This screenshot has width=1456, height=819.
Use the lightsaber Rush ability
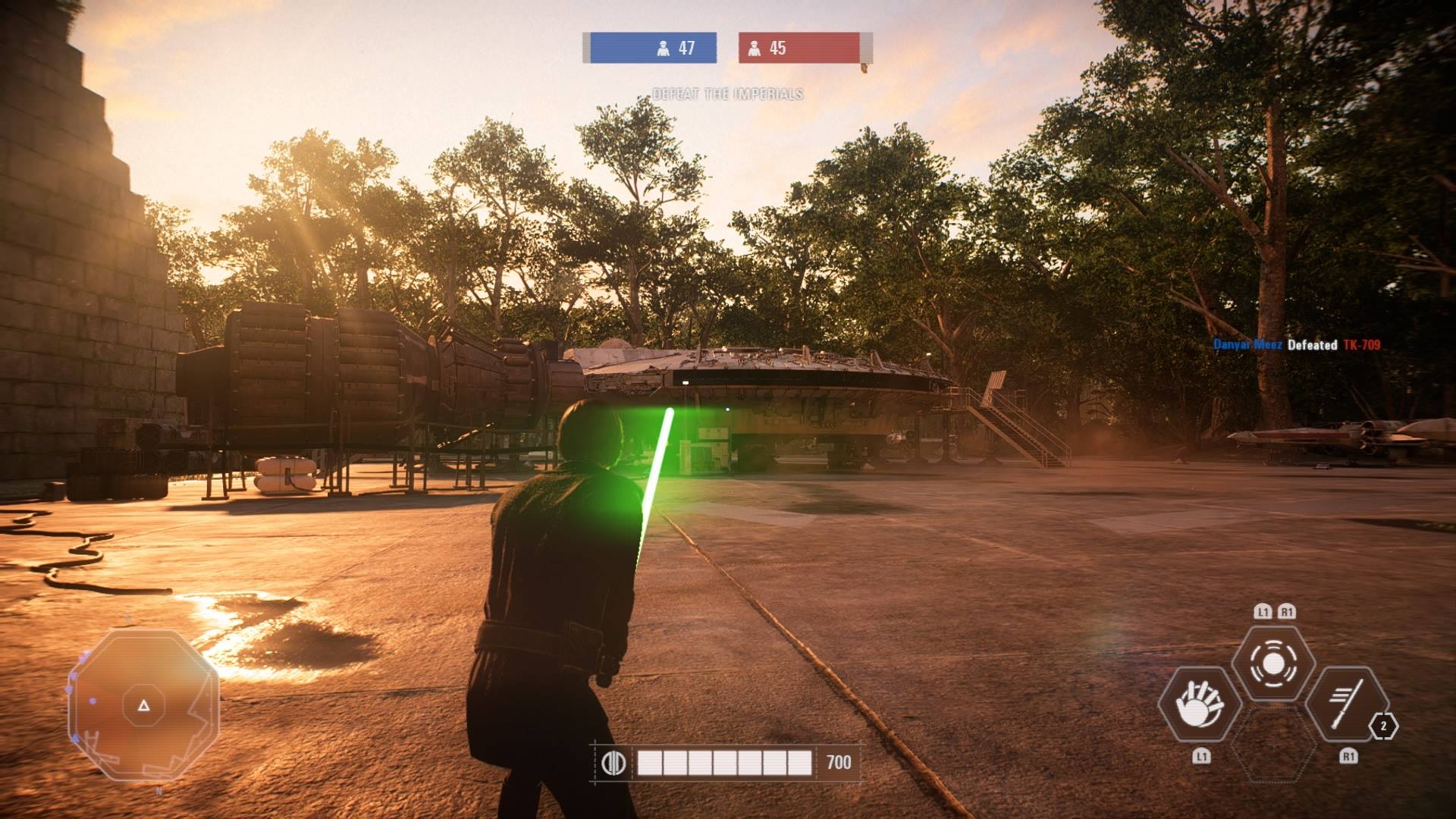[x=1348, y=704]
